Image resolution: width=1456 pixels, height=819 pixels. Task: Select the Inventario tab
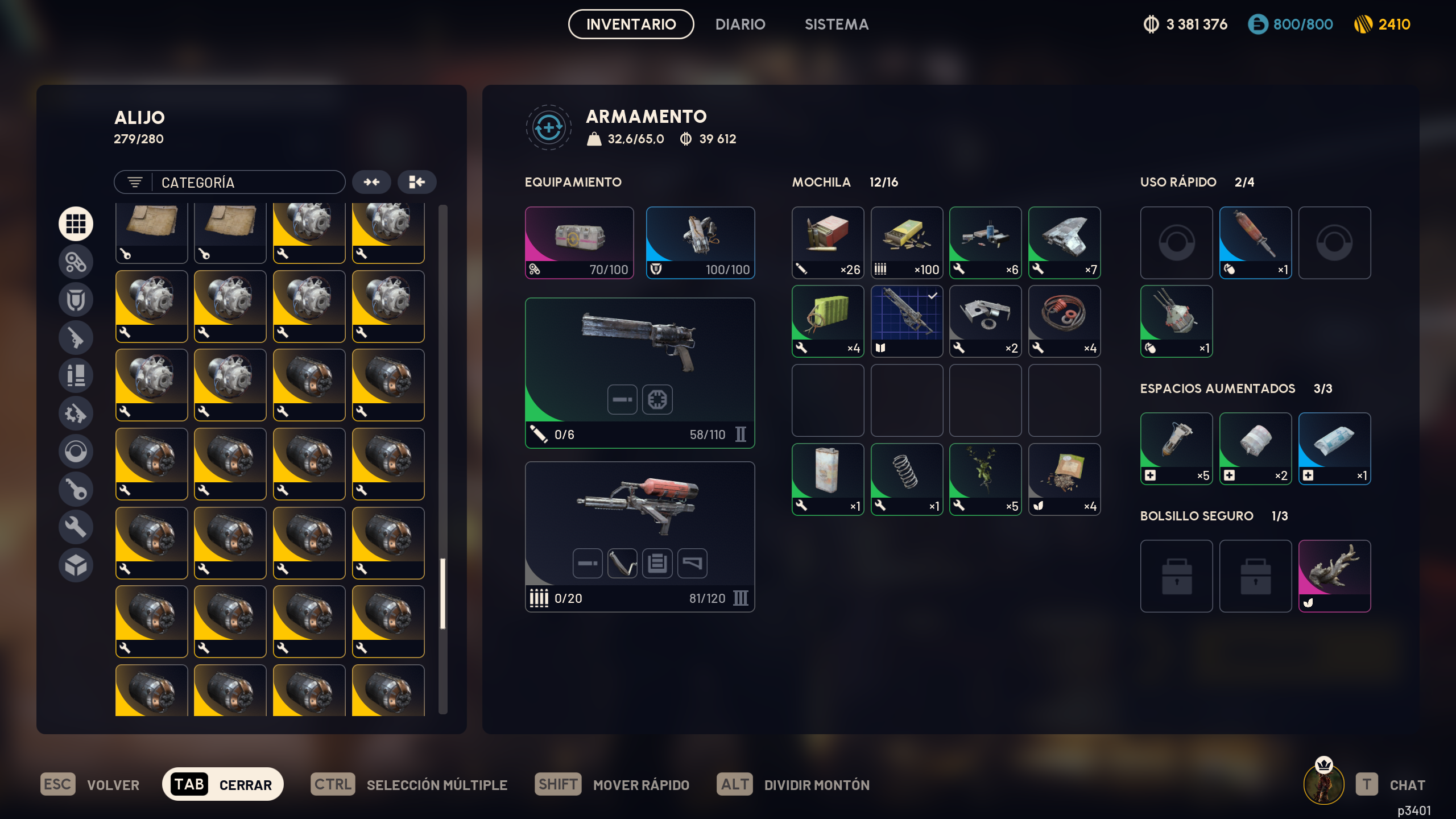pyautogui.click(x=631, y=24)
